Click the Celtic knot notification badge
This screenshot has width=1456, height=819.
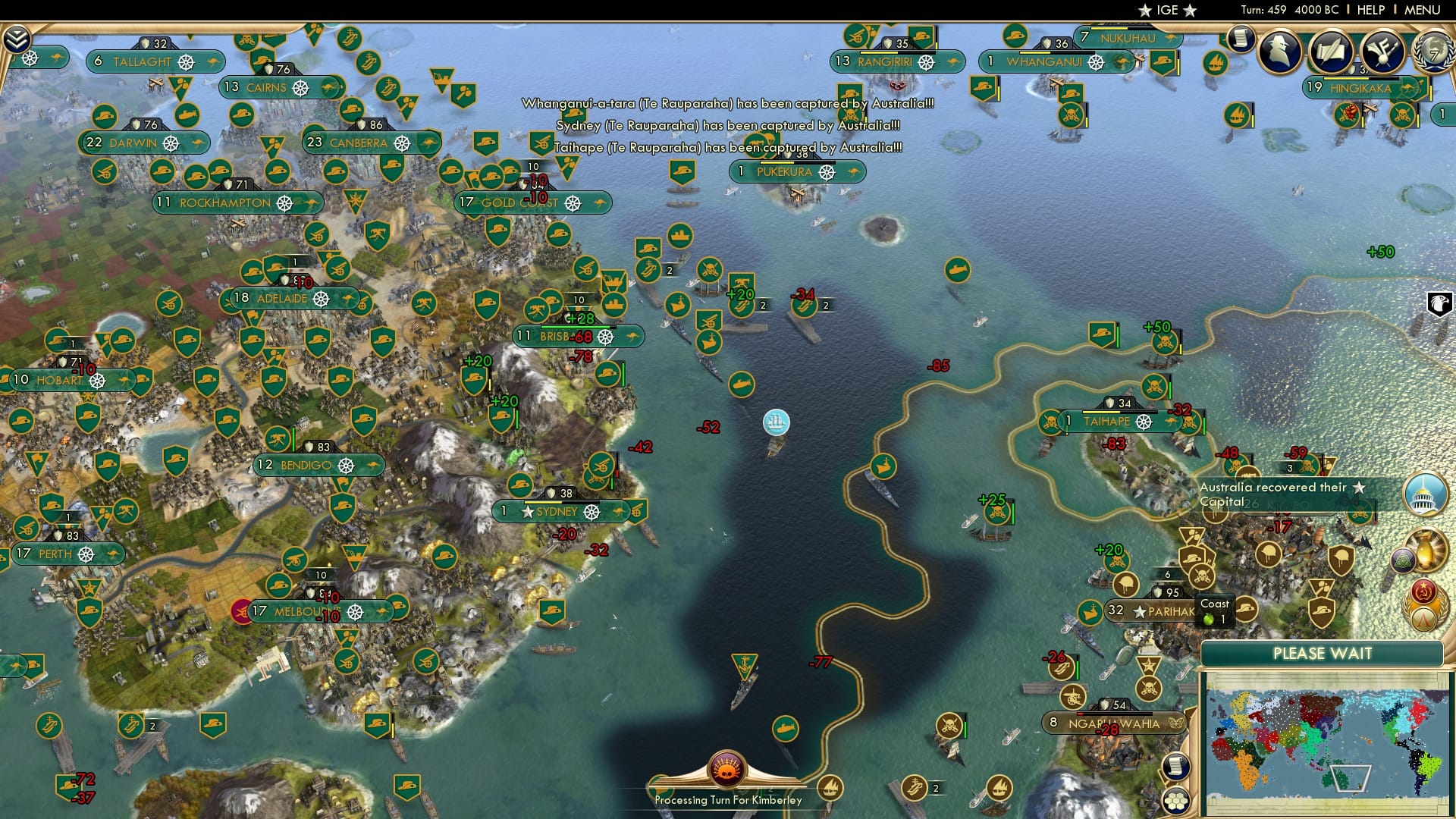tap(1403, 562)
